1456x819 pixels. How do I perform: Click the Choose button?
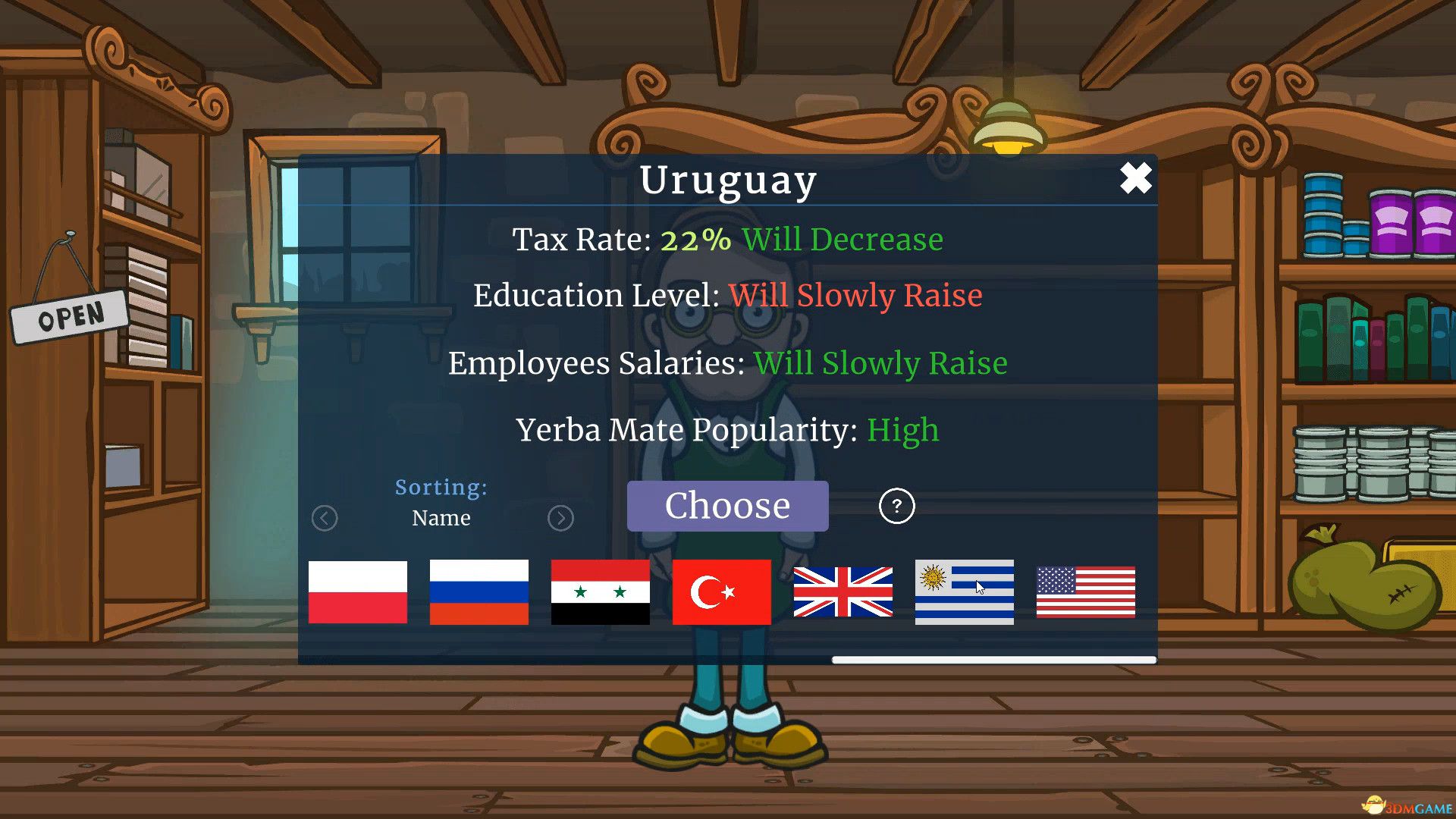[x=727, y=505]
